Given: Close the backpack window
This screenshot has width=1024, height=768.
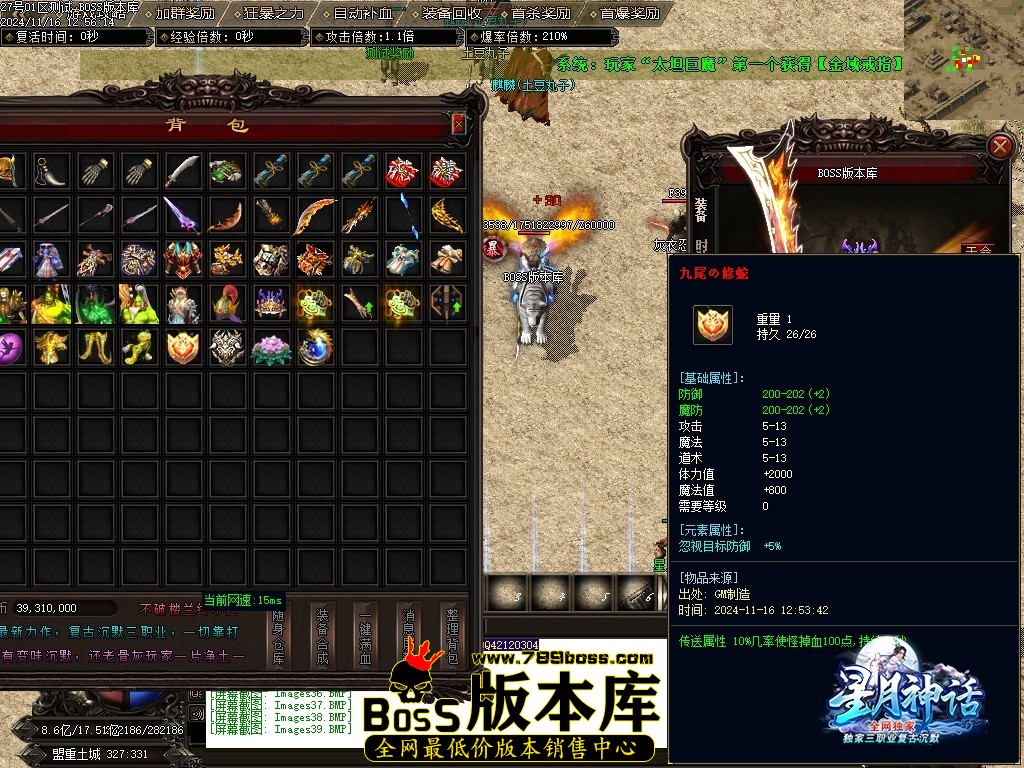Looking at the screenshot, I should click(x=458, y=124).
